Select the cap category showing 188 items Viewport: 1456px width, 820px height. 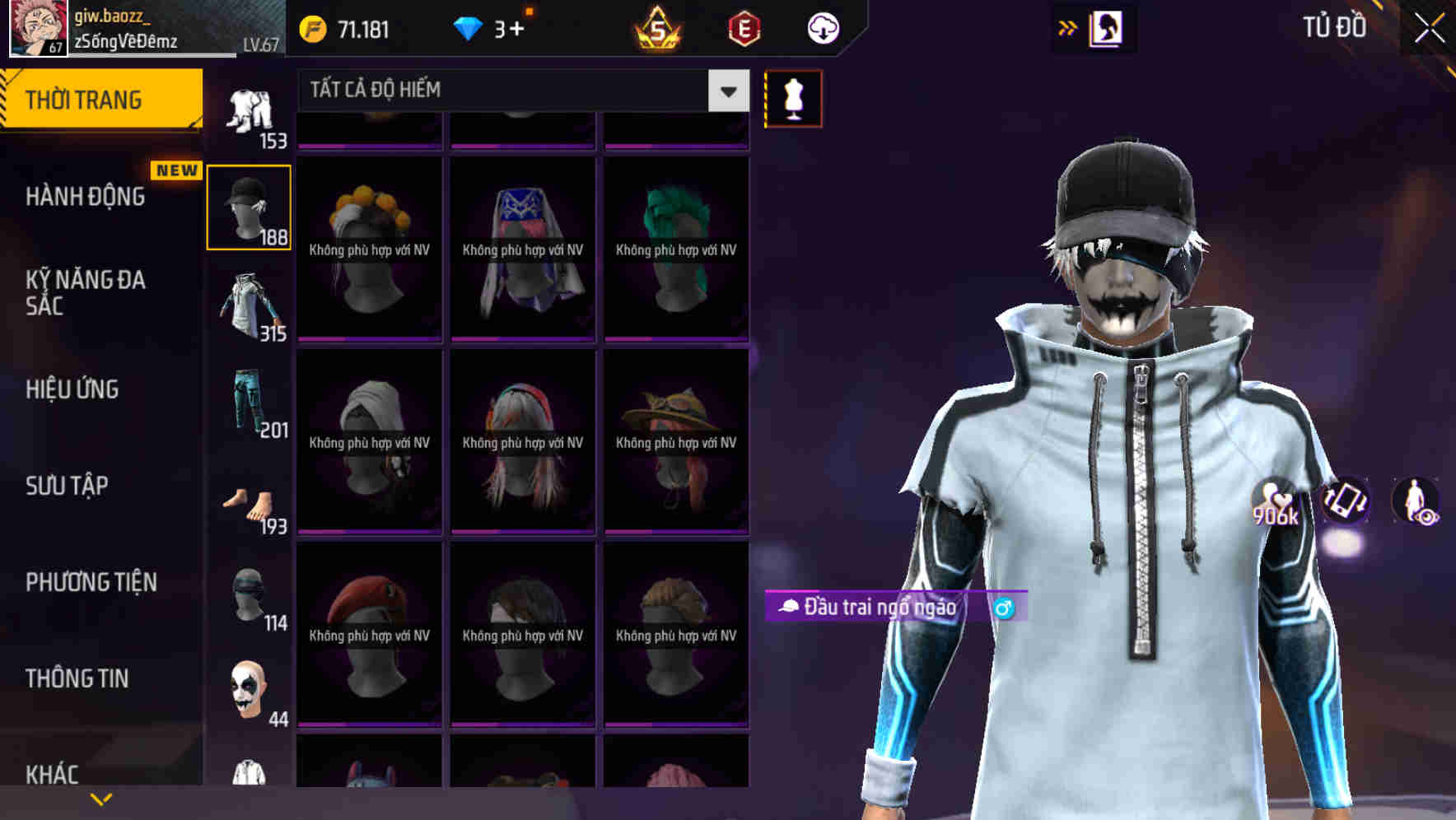(x=249, y=206)
